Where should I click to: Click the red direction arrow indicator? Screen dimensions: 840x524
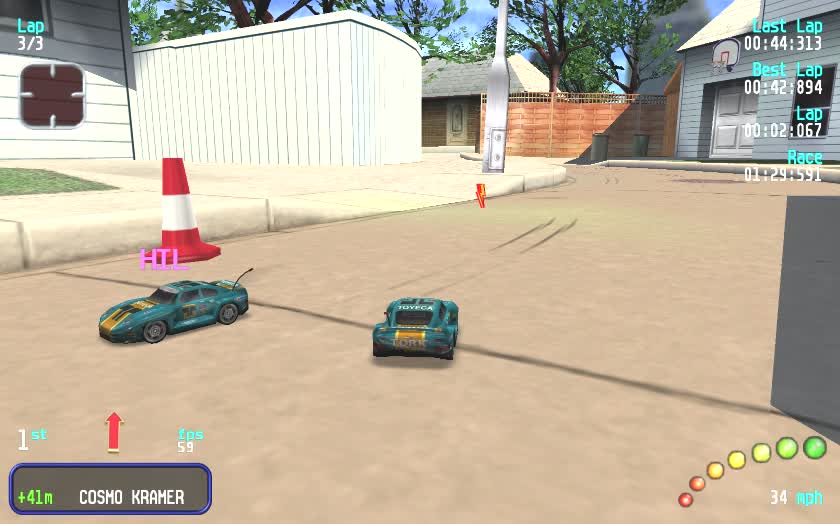[114, 431]
